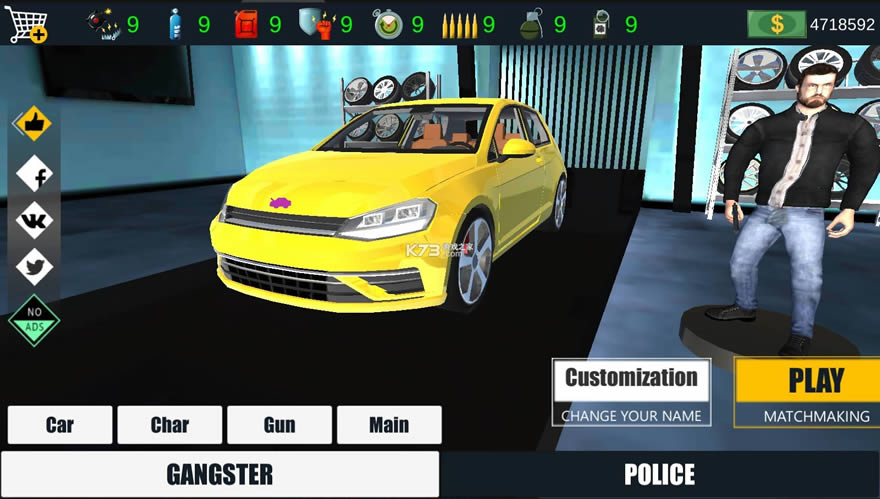Viewport: 880px width, 499px height.
Task: Choose the Police team
Action: coord(660,474)
